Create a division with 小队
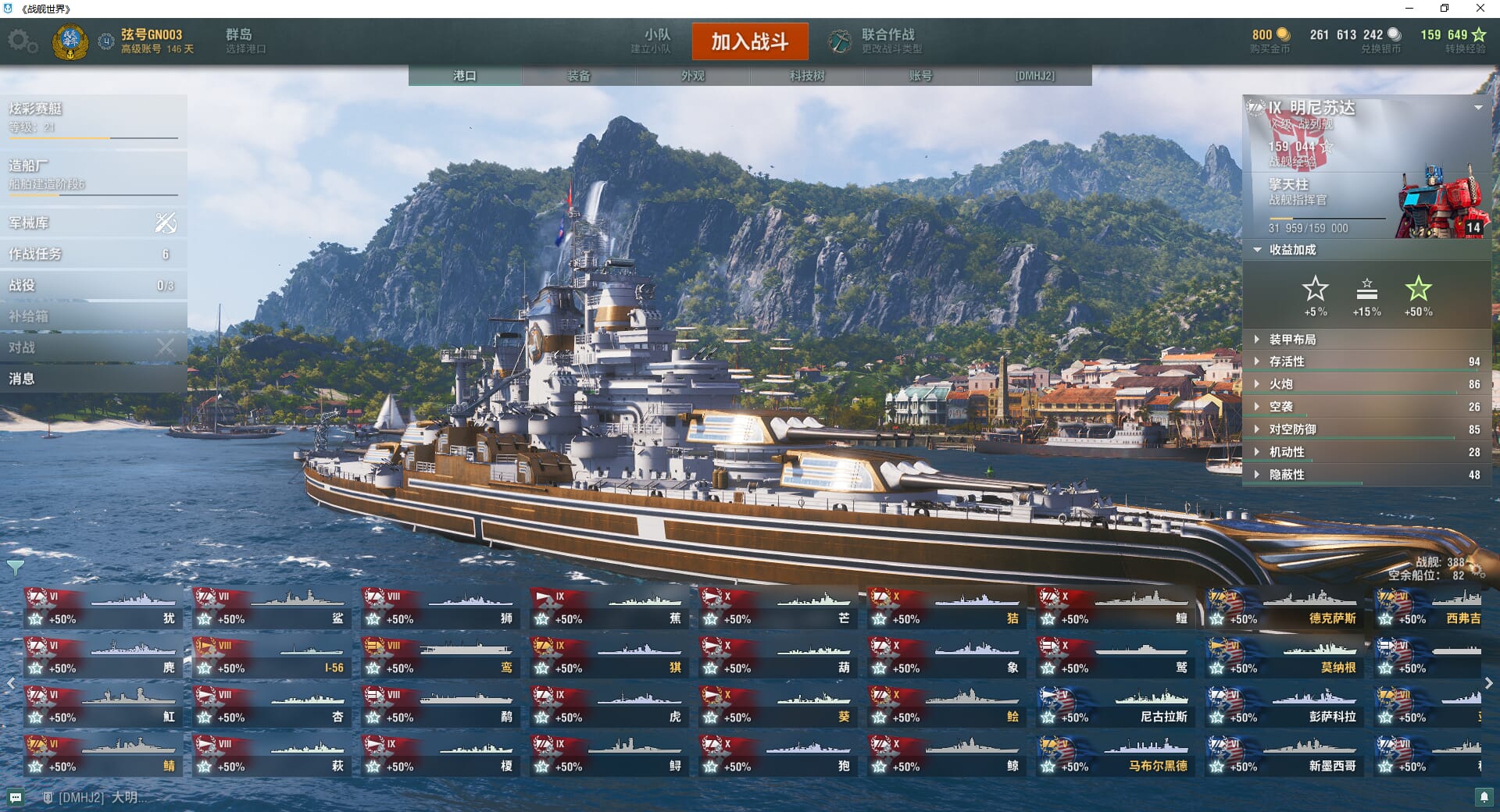1500x812 pixels. tap(654, 41)
